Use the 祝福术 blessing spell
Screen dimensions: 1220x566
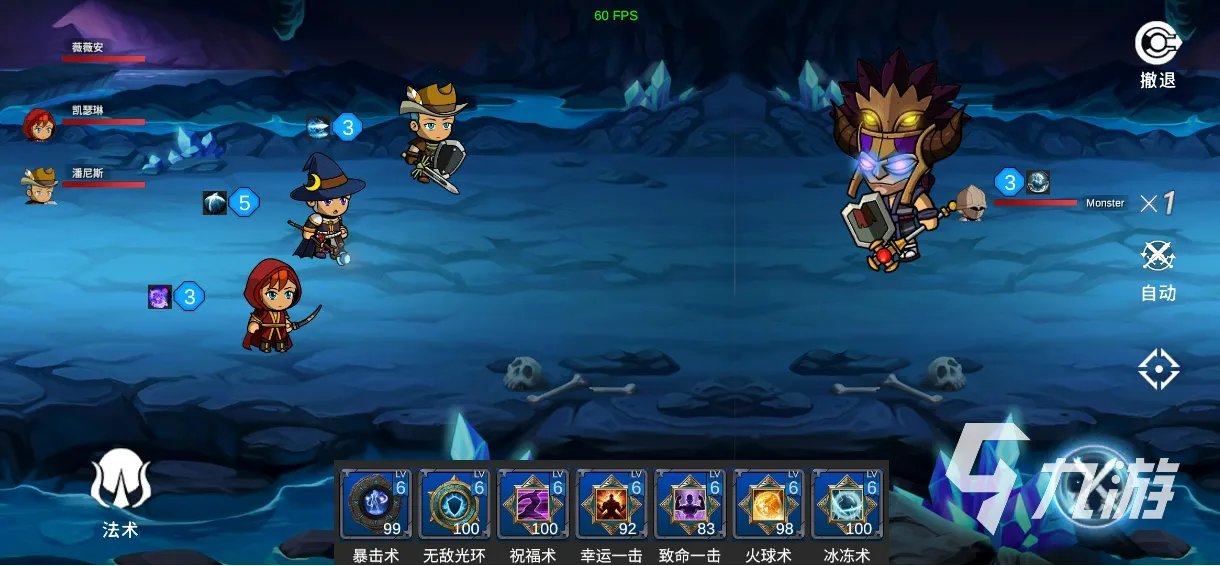point(533,503)
